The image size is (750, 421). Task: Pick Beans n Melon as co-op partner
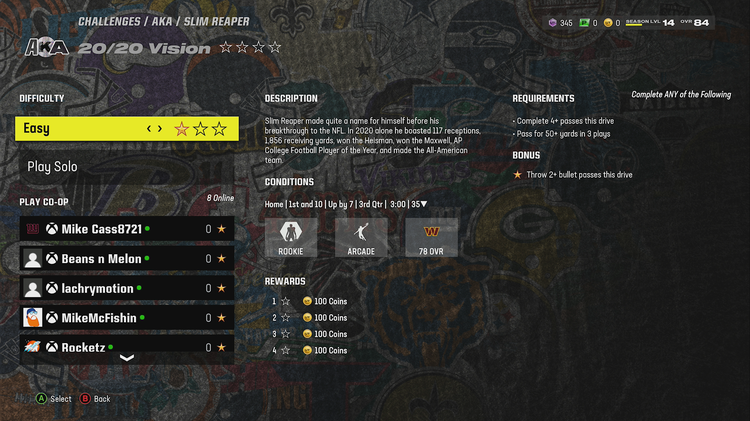127,258
